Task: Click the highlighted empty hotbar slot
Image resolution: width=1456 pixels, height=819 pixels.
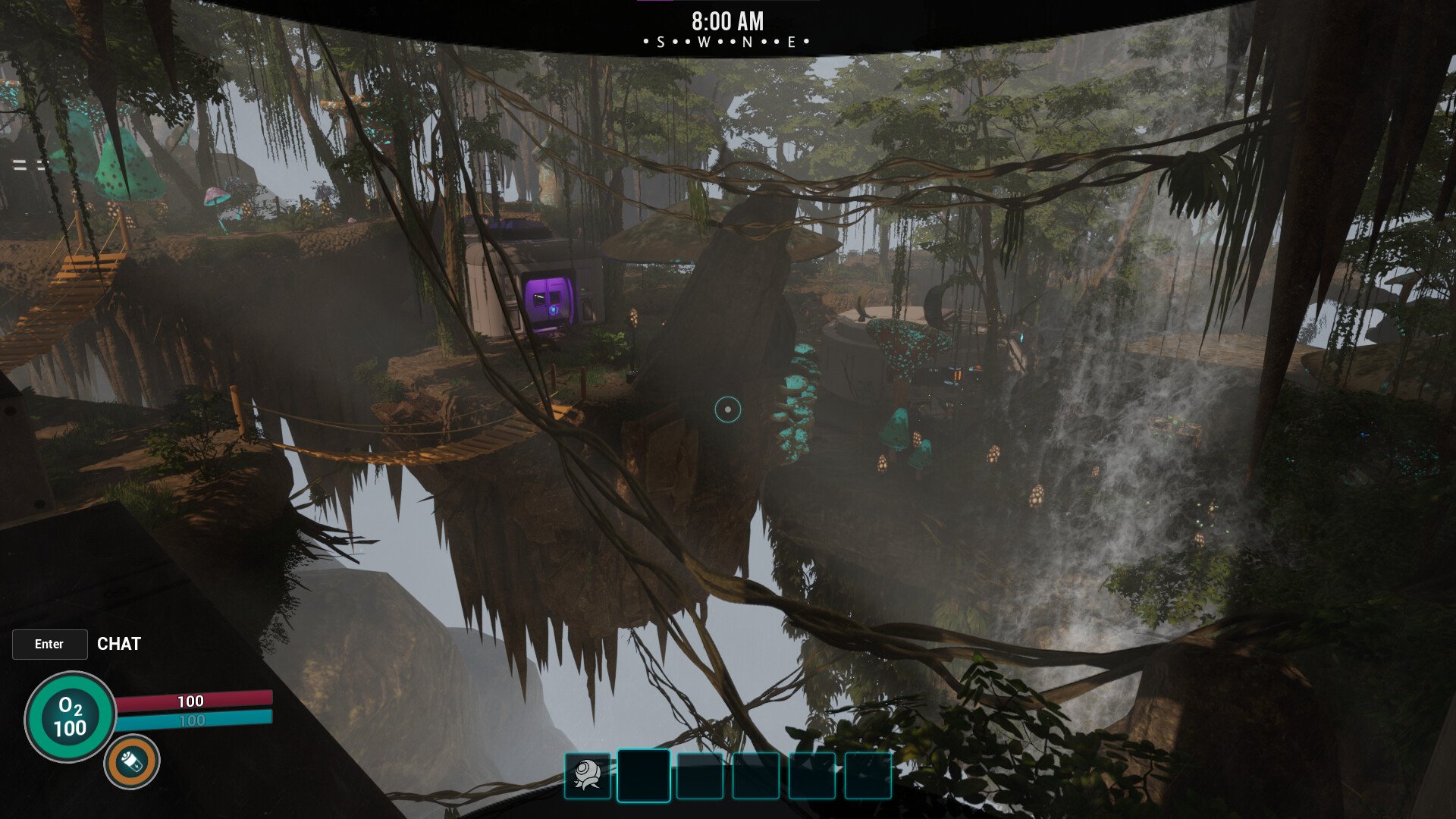Action: click(x=643, y=776)
